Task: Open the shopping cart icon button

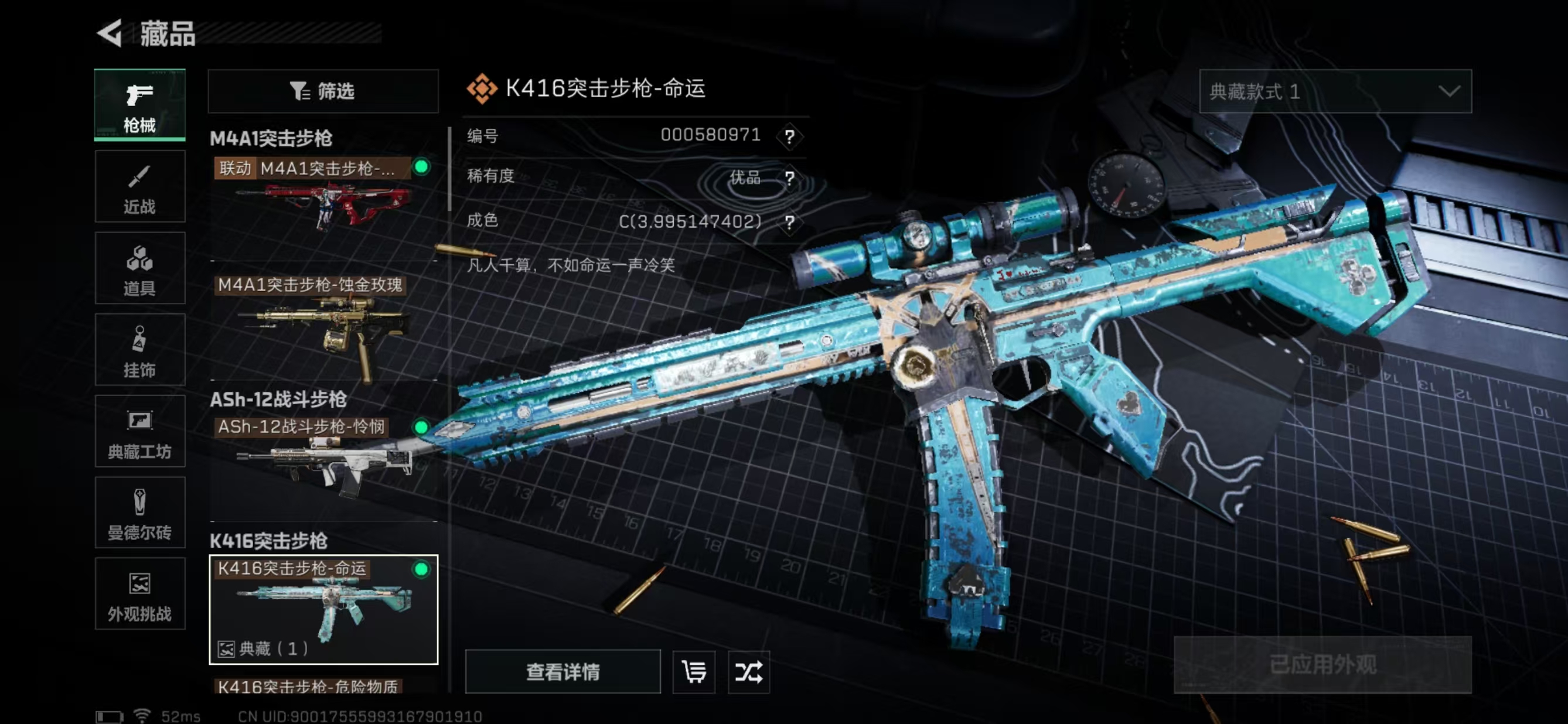Action: (694, 672)
